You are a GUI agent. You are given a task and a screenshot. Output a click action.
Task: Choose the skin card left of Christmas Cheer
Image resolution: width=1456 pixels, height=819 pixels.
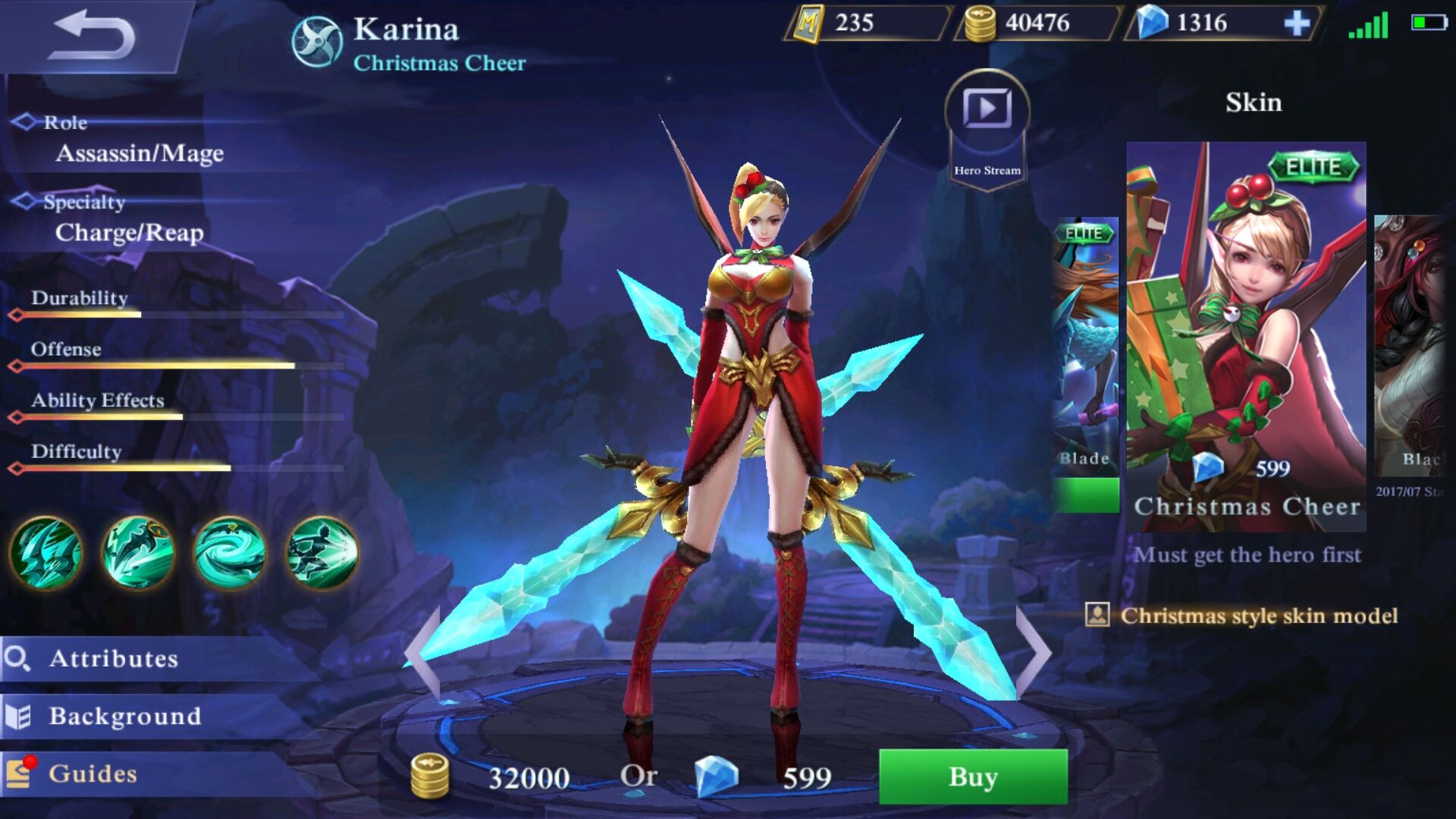1086,356
